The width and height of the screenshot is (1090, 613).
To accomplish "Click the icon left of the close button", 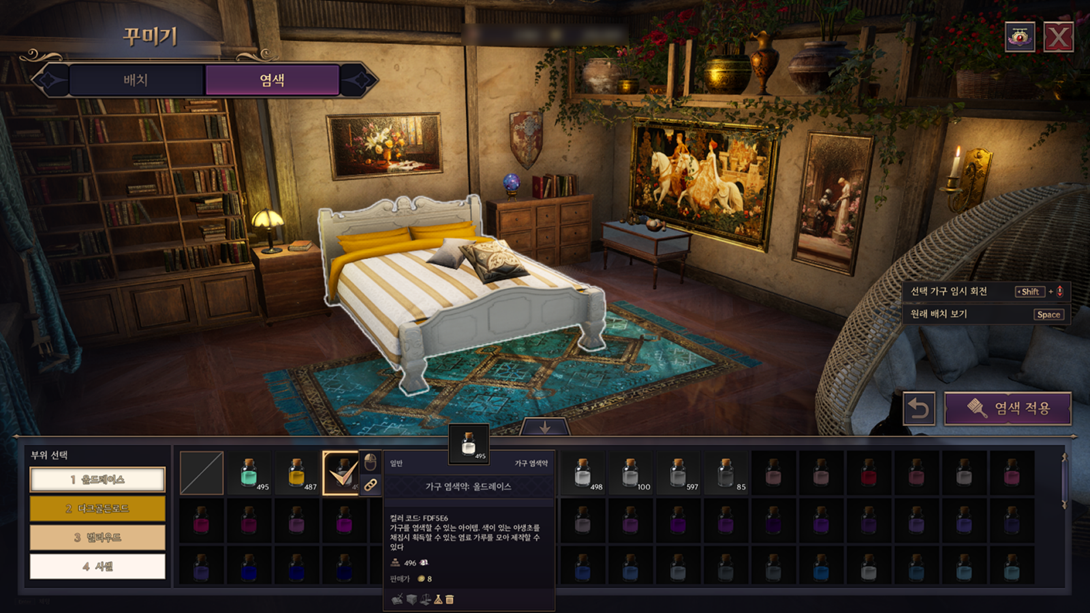I will (x=1020, y=37).
